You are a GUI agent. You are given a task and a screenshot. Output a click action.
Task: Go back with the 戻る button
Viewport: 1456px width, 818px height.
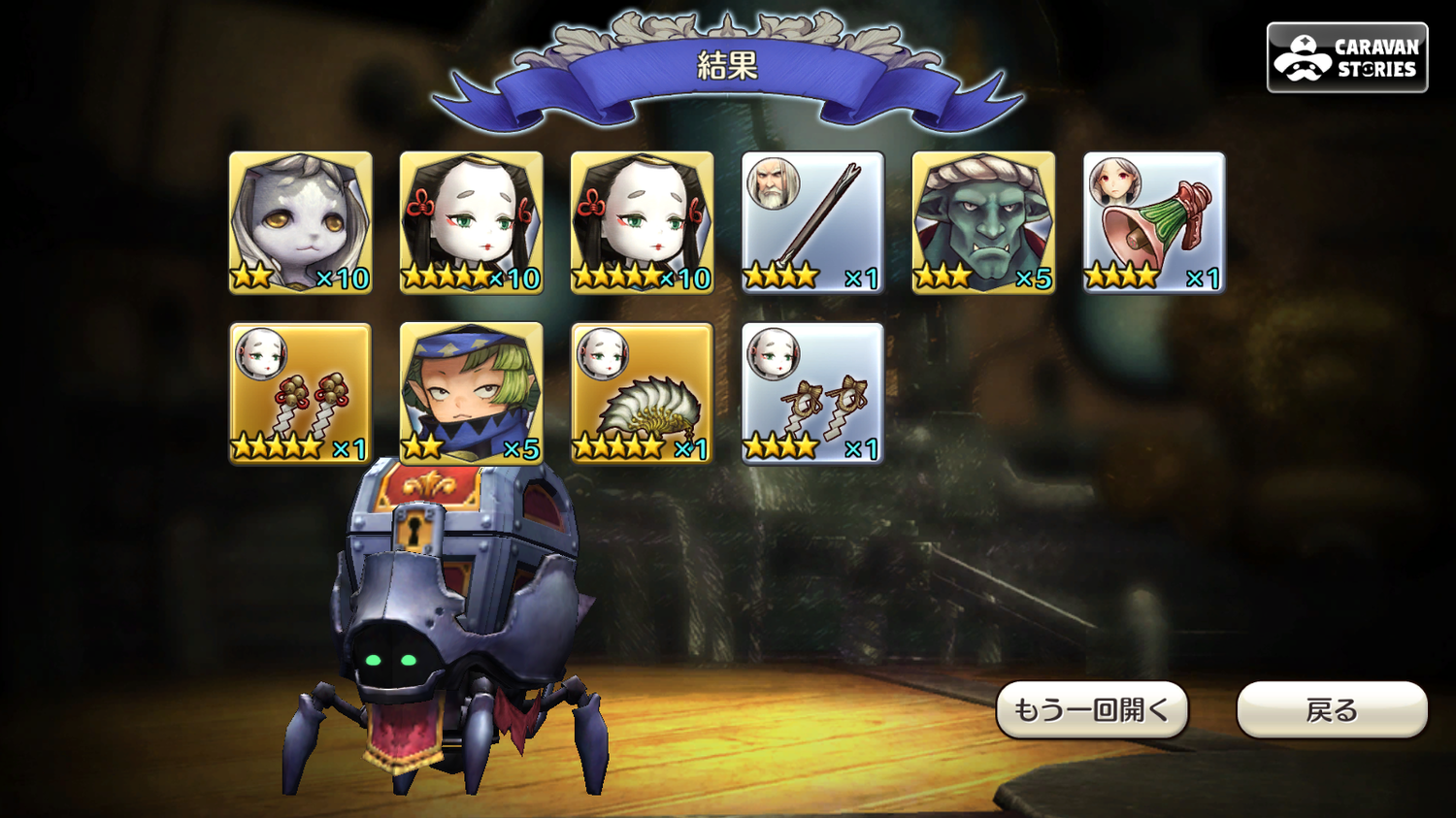click(x=1332, y=710)
